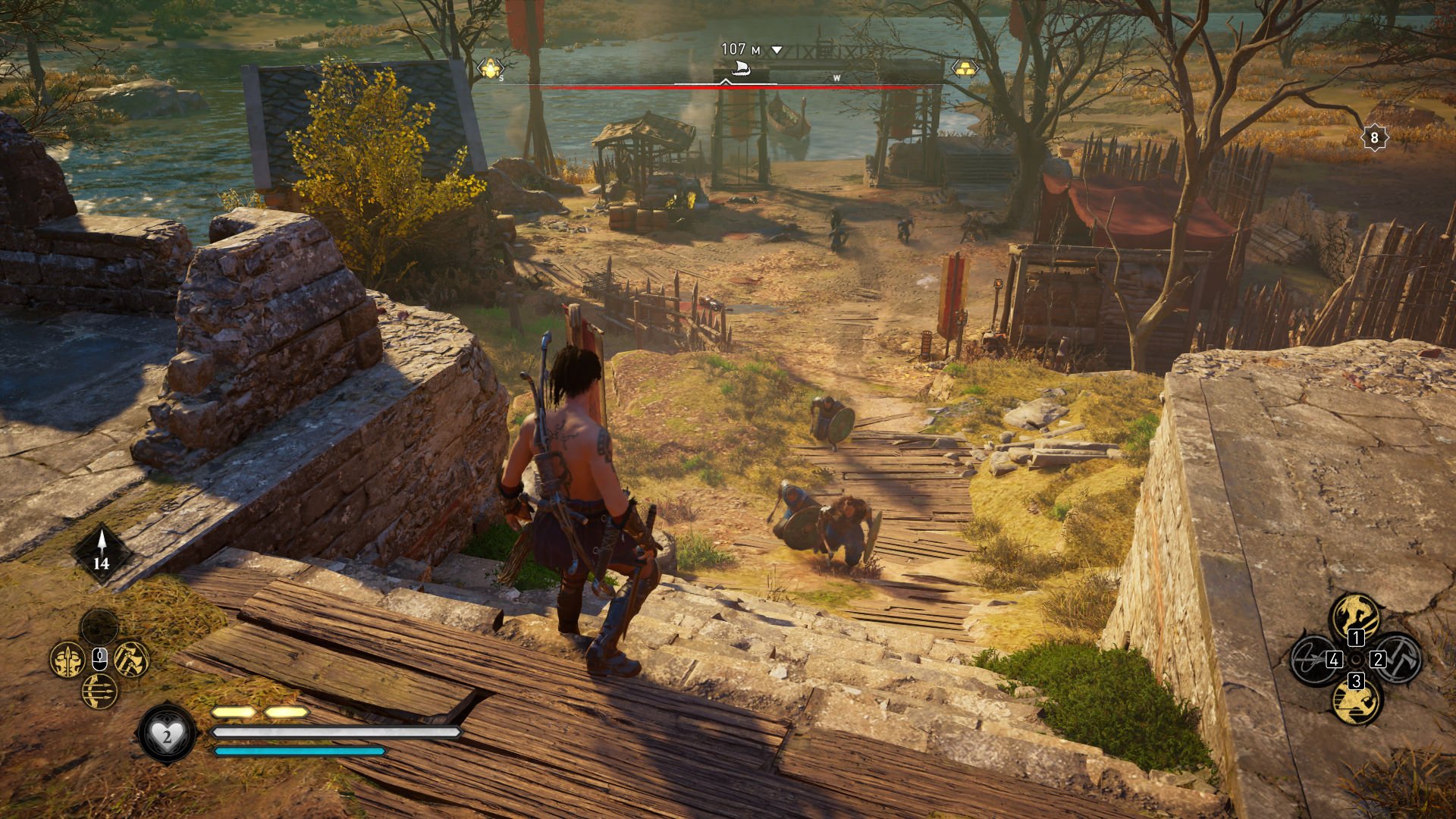Activate the helmeted face with spear ability
The width and height of the screenshot is (1456, 819).
click(x=67, y=659)
